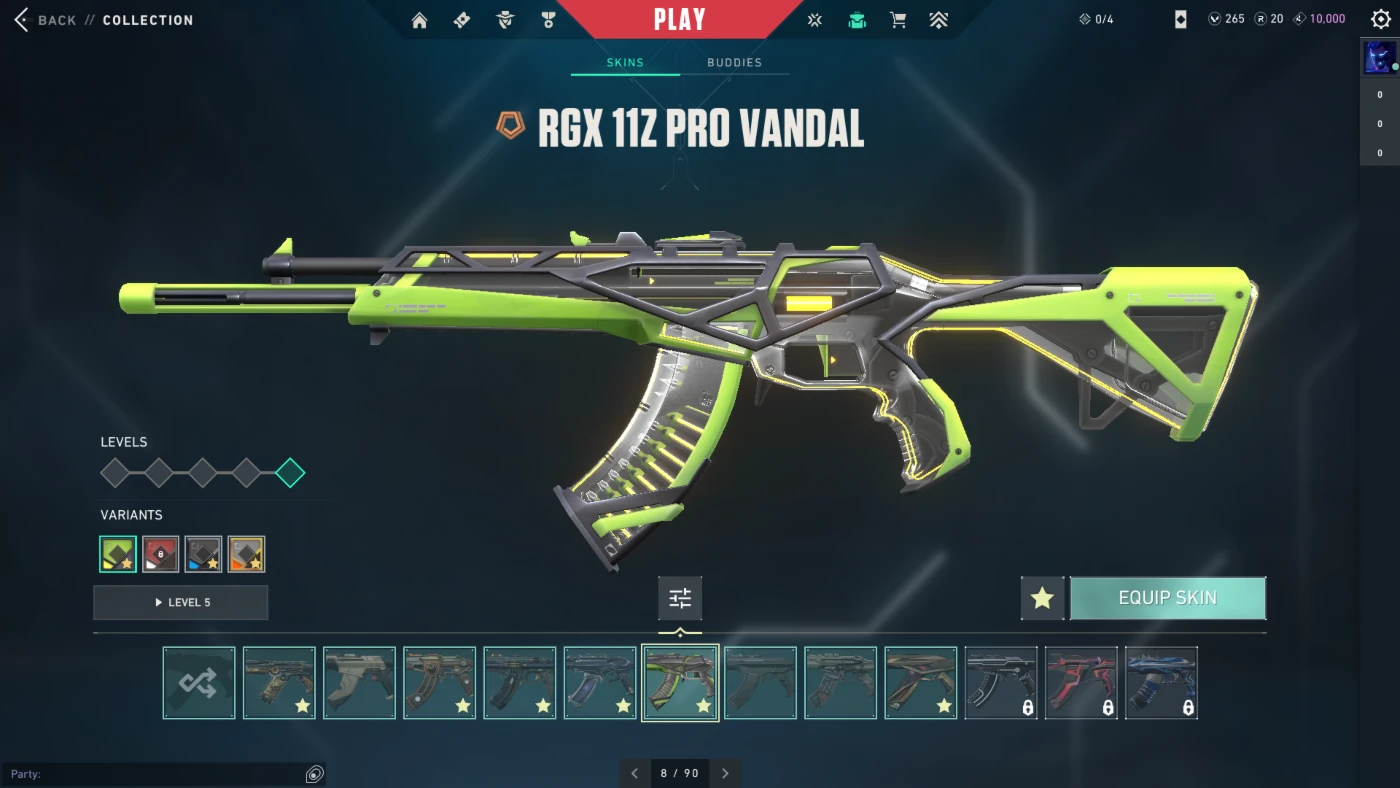Select the highlighted level 5 diamond
The height and width of the screenshot is (788, 1400).
click(290, 473)
